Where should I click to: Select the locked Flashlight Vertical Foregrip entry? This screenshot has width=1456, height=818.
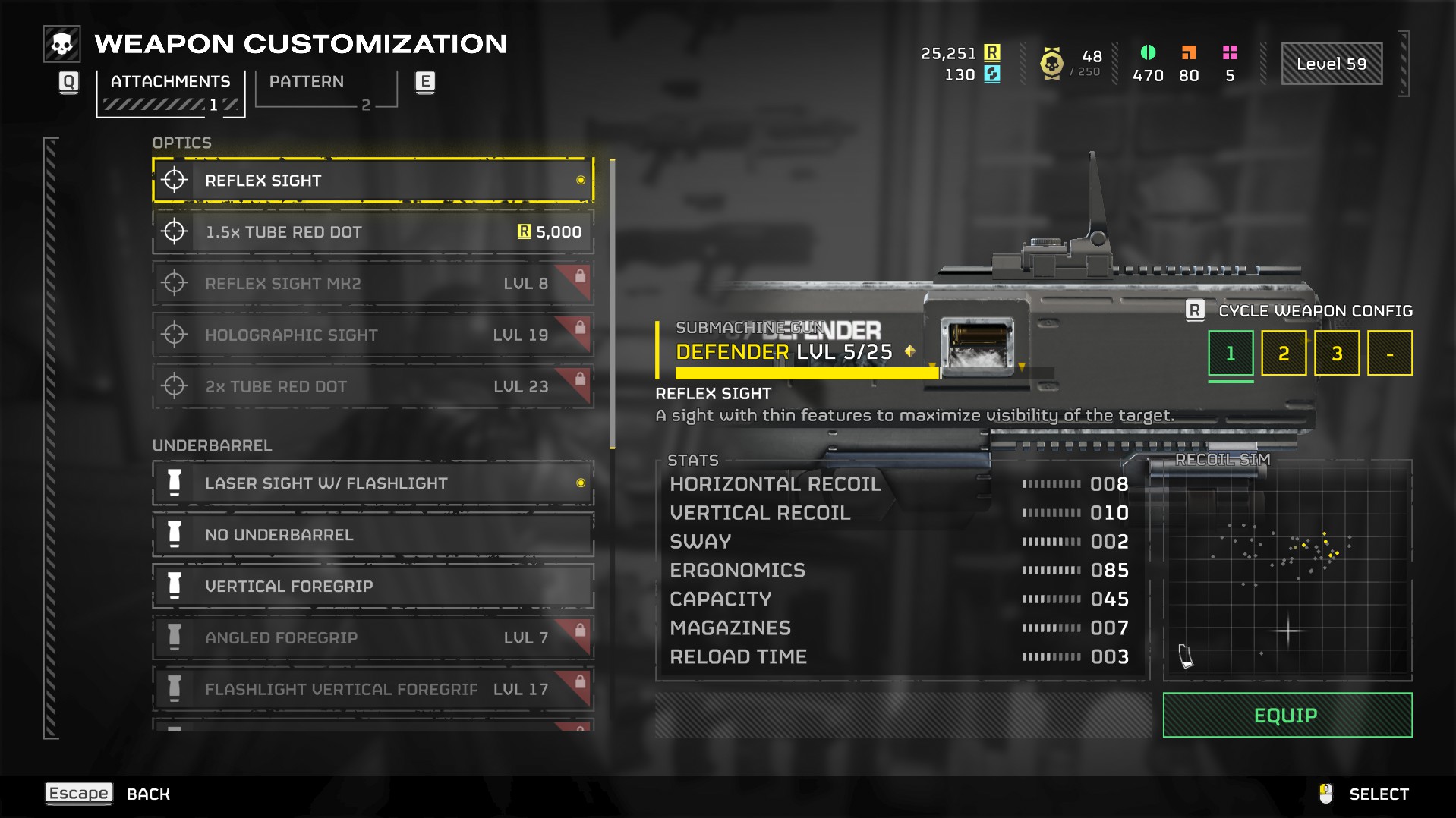(372, 690)
